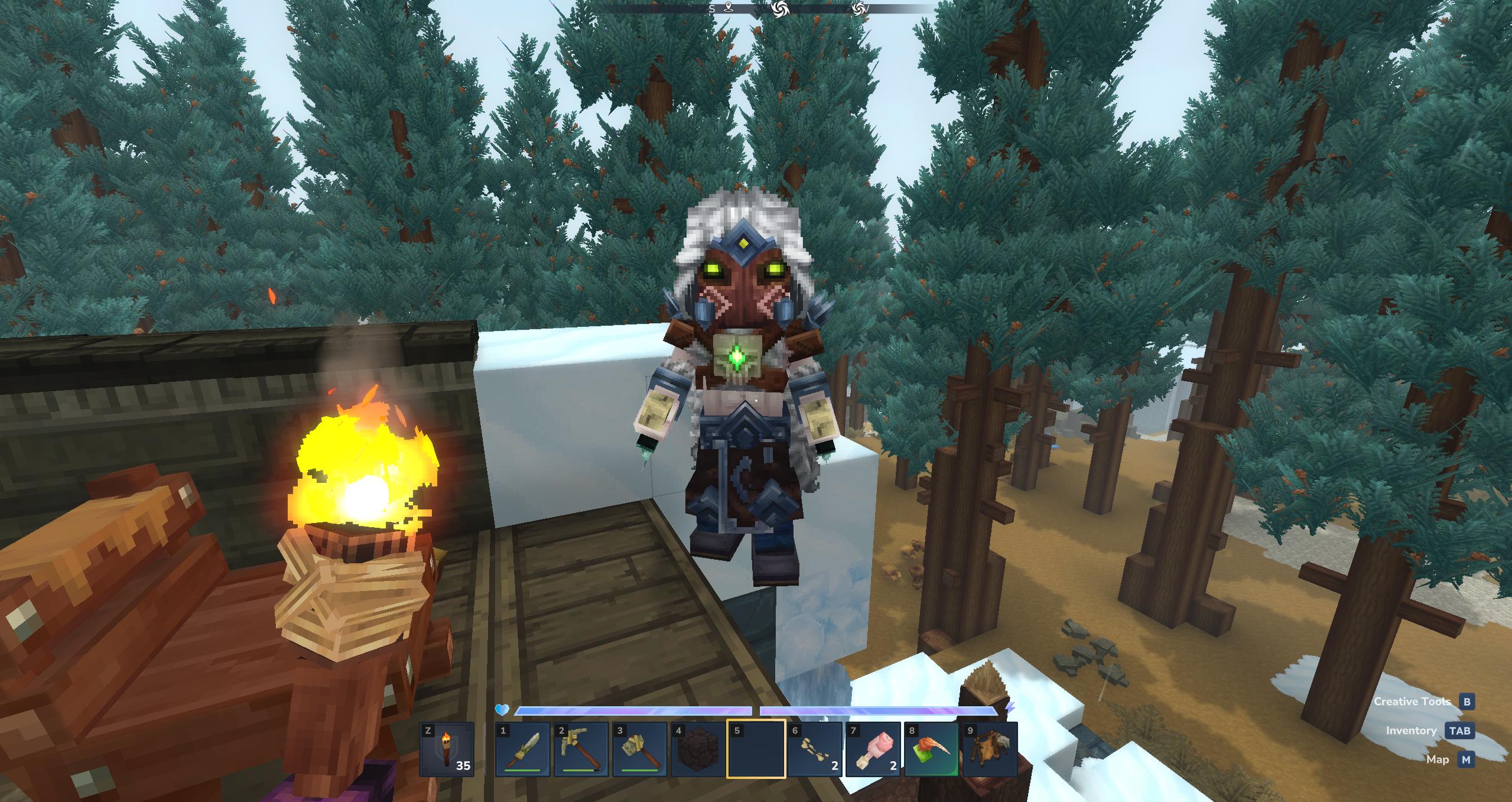
Task: Choose the stone hatchet slot
Action: [639, 749]
